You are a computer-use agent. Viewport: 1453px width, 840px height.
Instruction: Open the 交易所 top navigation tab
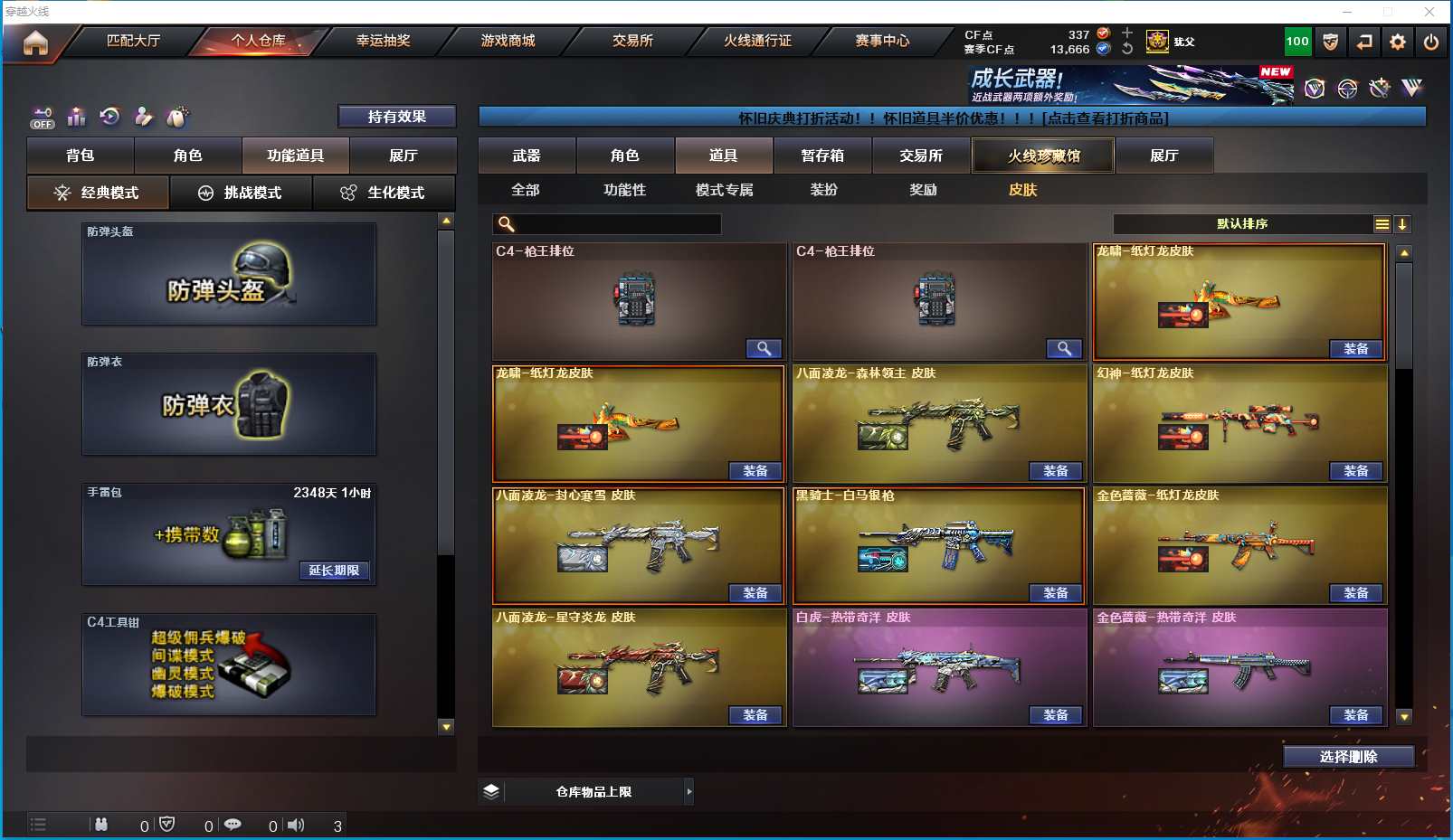click(632, 41)
